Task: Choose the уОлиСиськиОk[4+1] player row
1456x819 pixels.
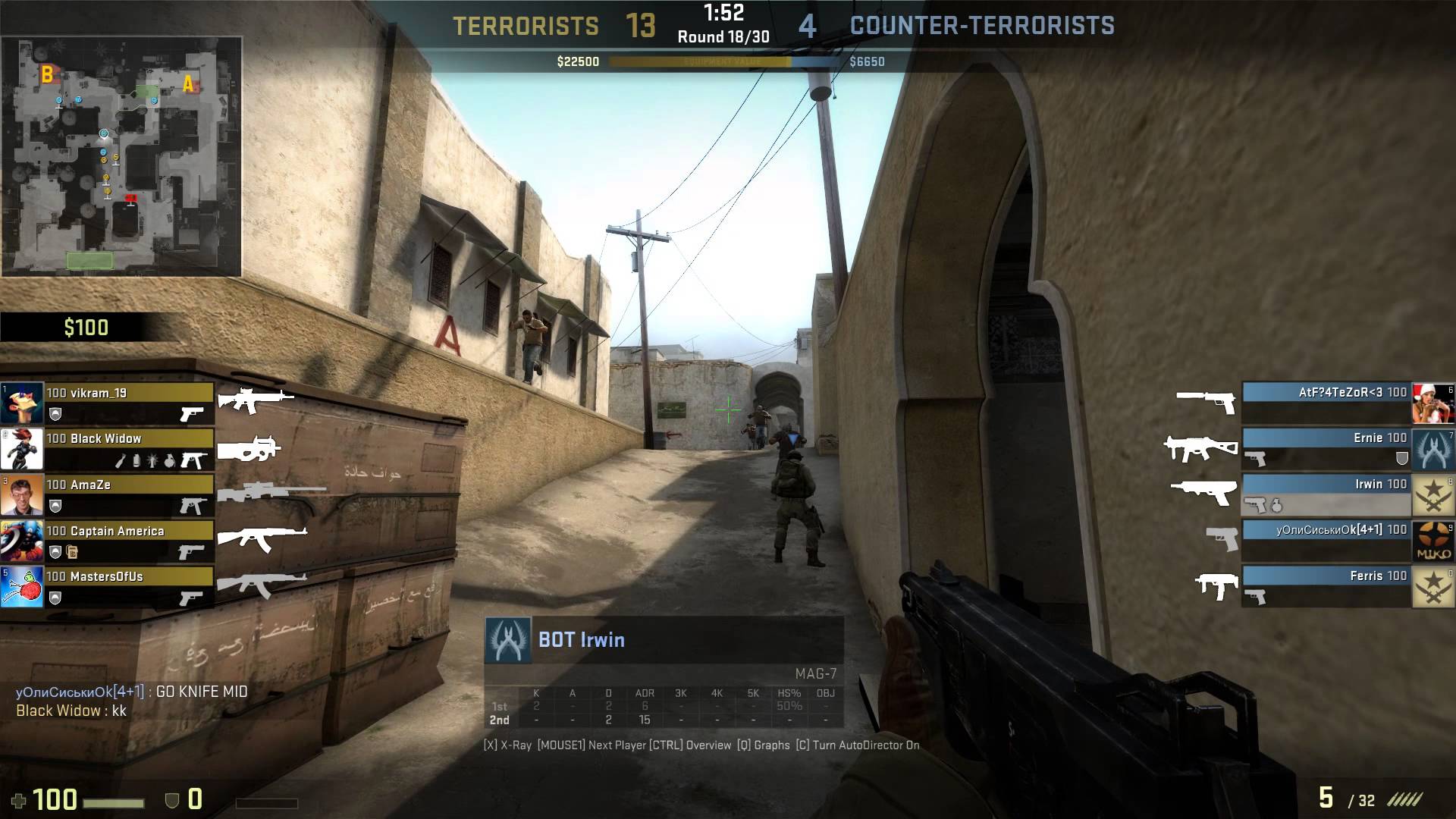Action: point(1326,540)
